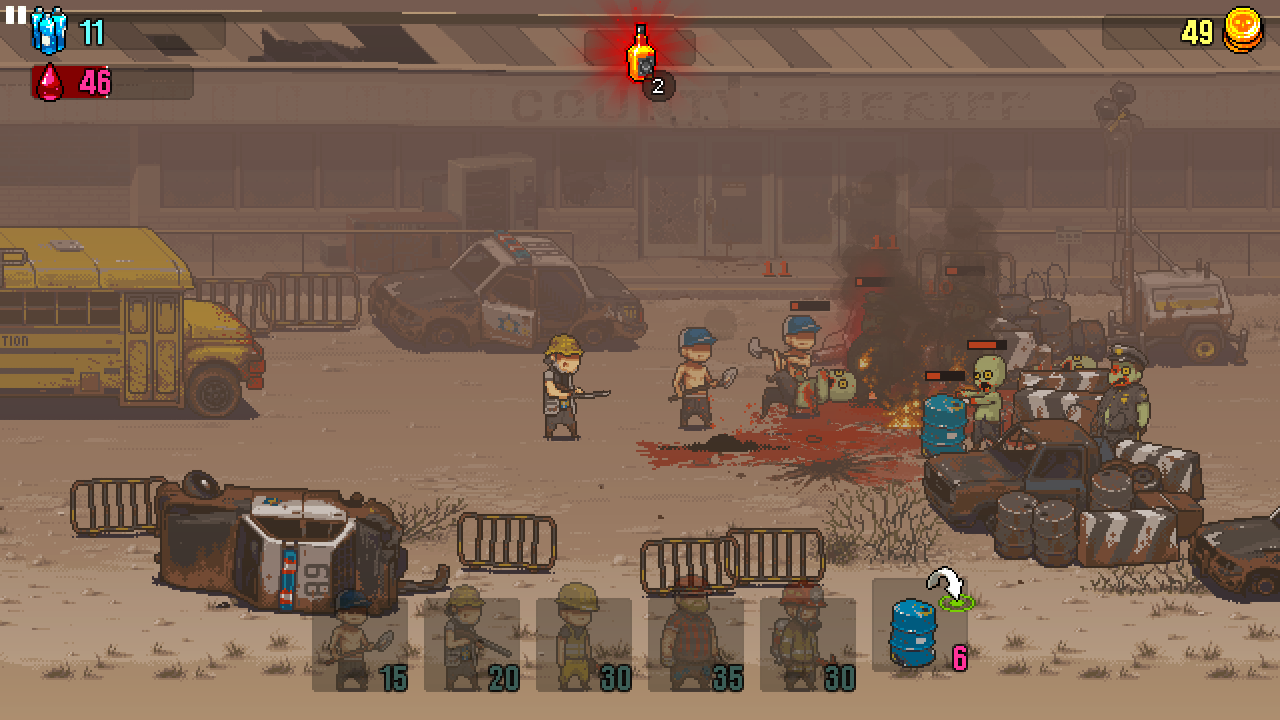The width and height of the screenshot is (1280, 720).
Task: Choose the plaid-shirt lumberjack unit costing 35
Action: pos(695,644)
